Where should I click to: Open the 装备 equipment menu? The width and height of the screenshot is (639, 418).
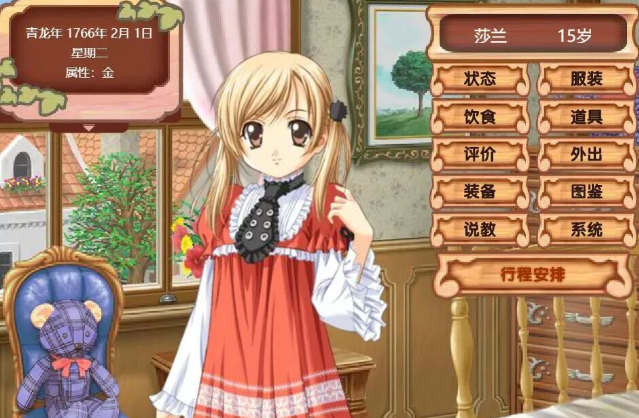(x=480, y=192)
